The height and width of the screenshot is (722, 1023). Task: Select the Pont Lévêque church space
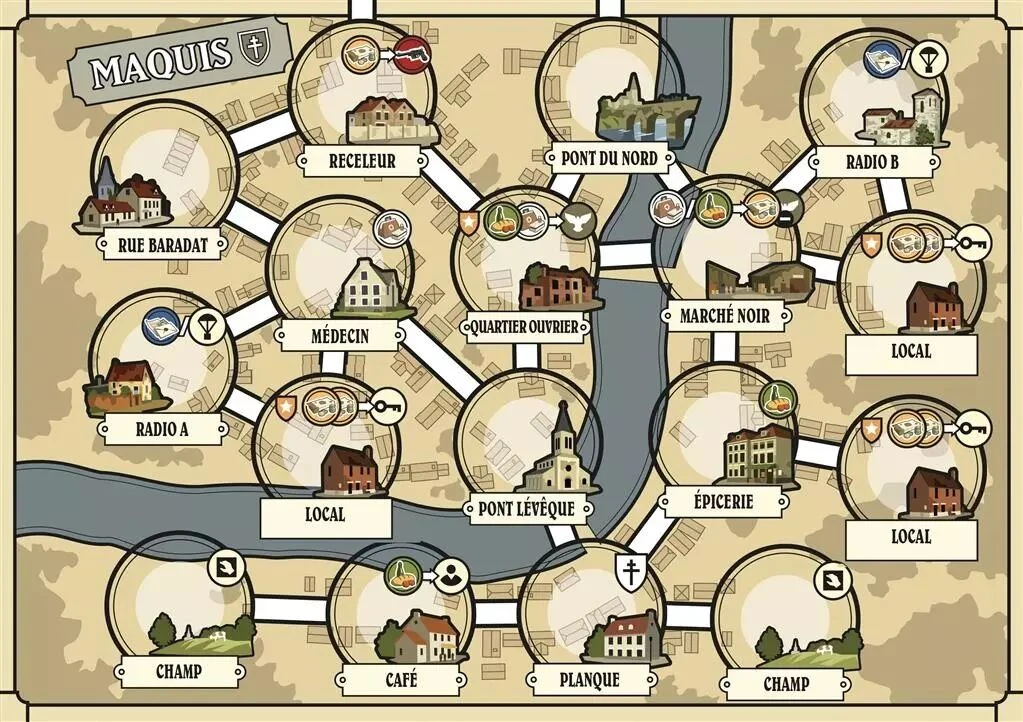pos(526,440)
